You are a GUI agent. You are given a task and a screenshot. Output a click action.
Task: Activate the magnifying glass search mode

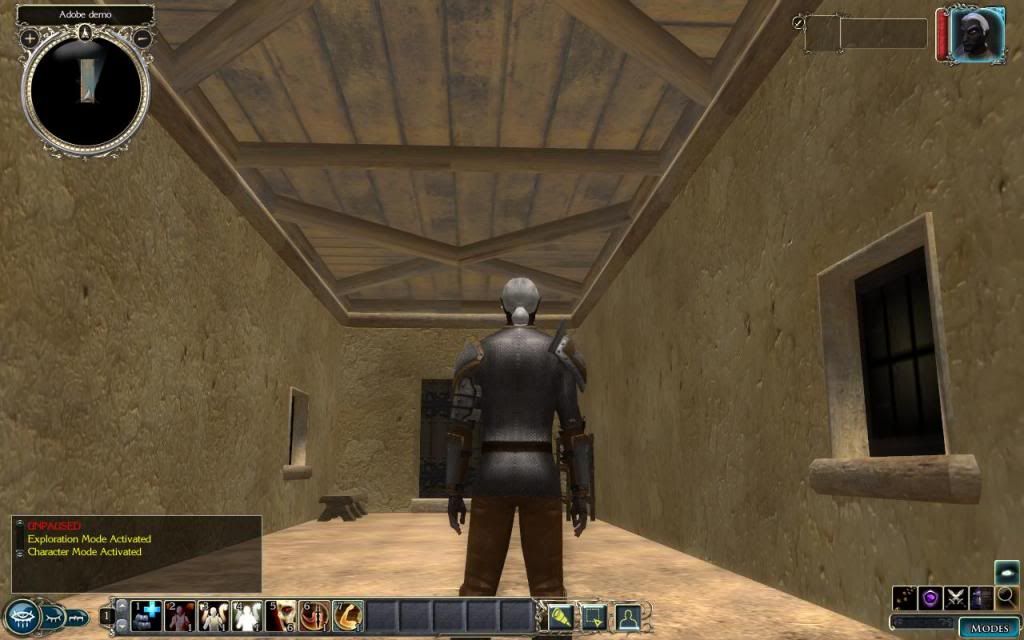(x=1006, y=598)
